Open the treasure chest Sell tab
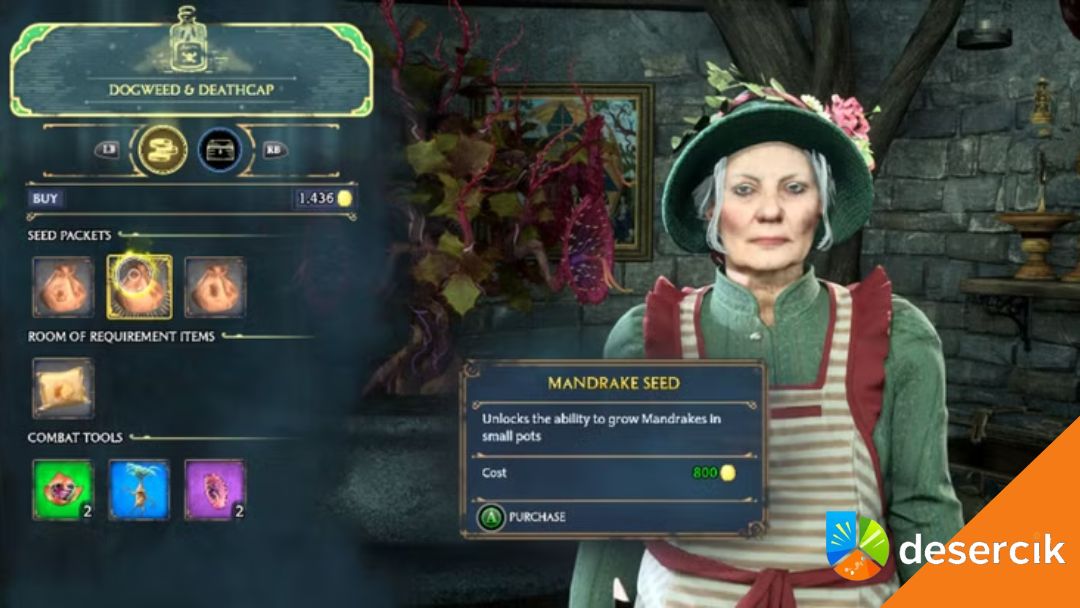 click(221, 150)
